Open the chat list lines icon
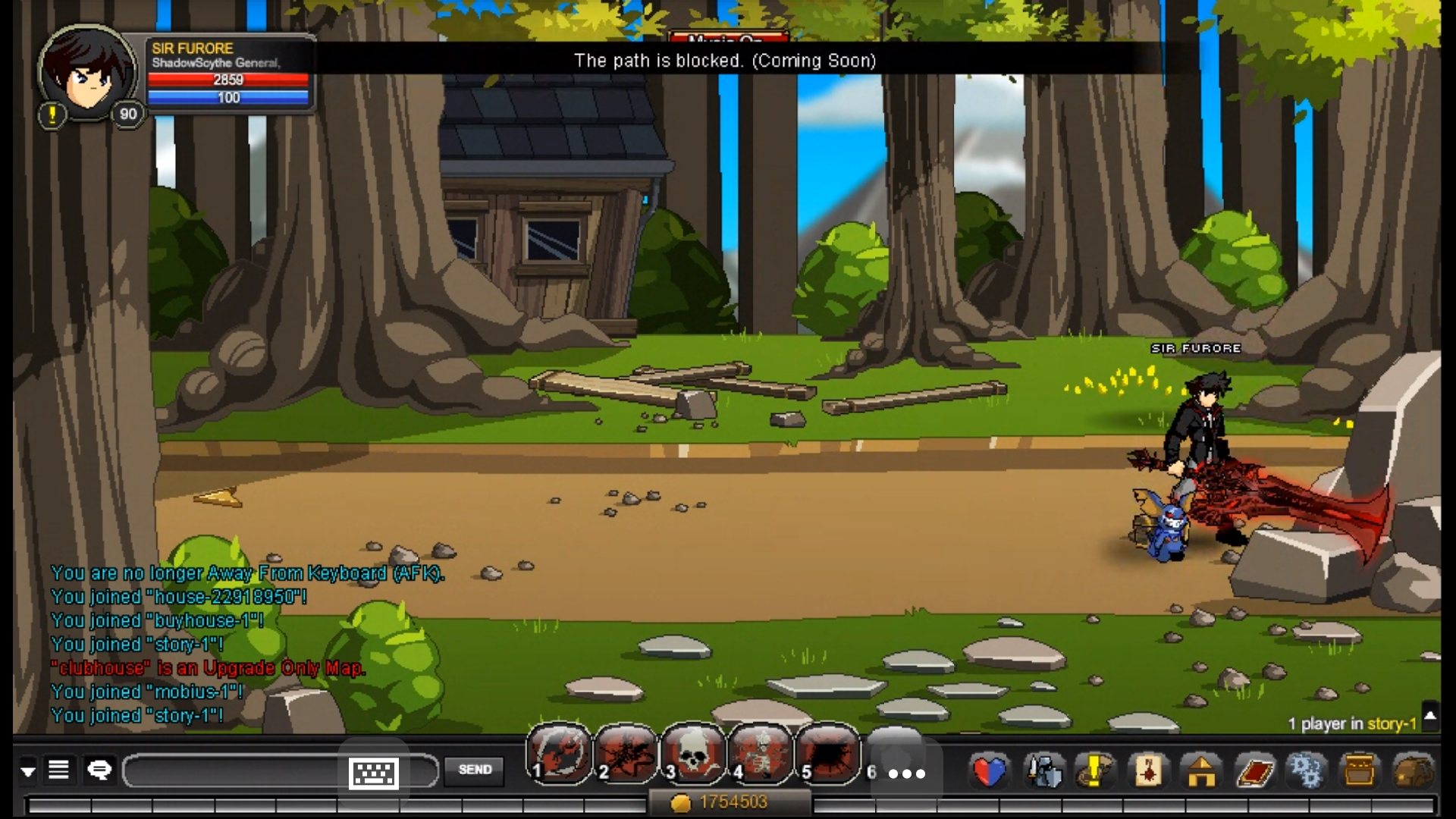This screenshot has height=819, width=1456. pos(59,770)
